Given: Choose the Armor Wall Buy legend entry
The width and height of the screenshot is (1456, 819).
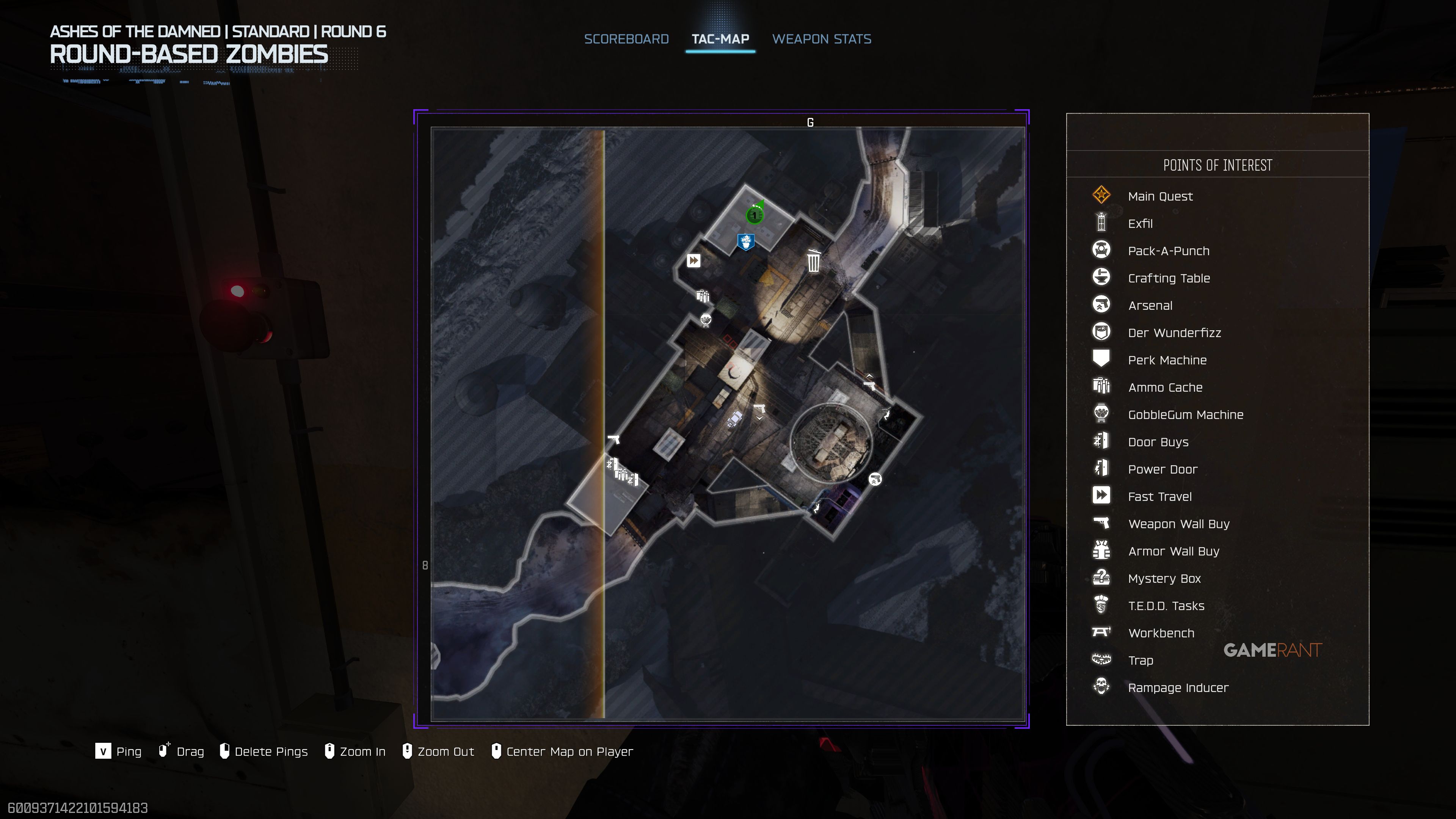Looking at the screenshot, I should tap(1174, 551).
